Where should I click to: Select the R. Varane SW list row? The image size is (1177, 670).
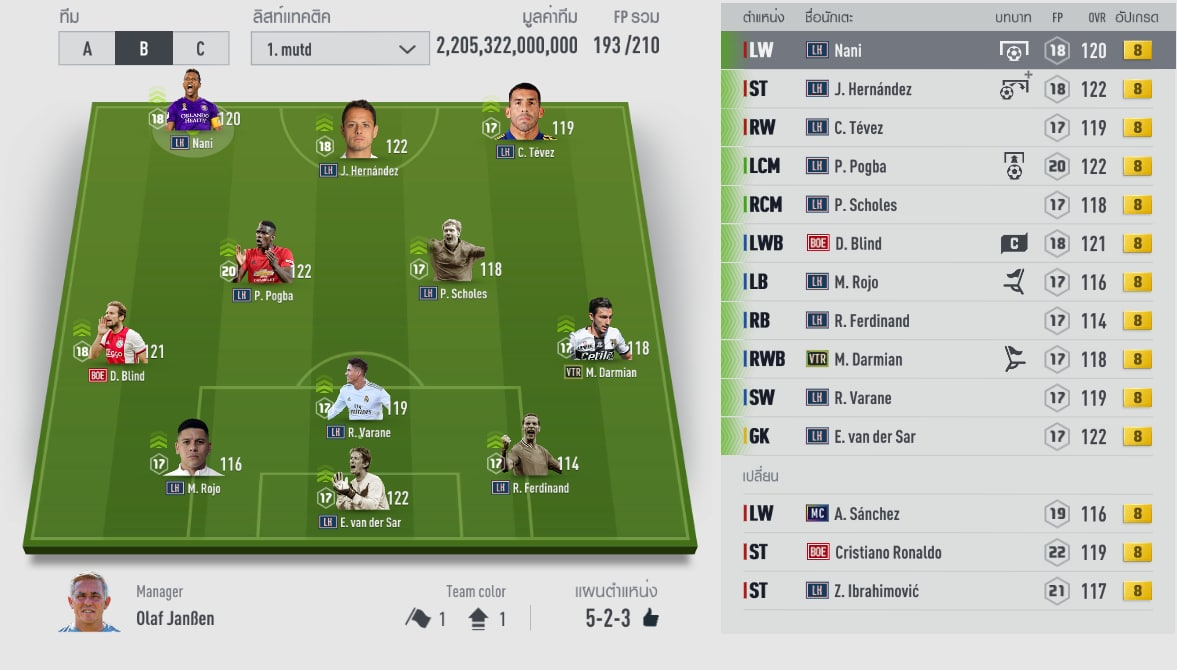(x=946, y=398)
